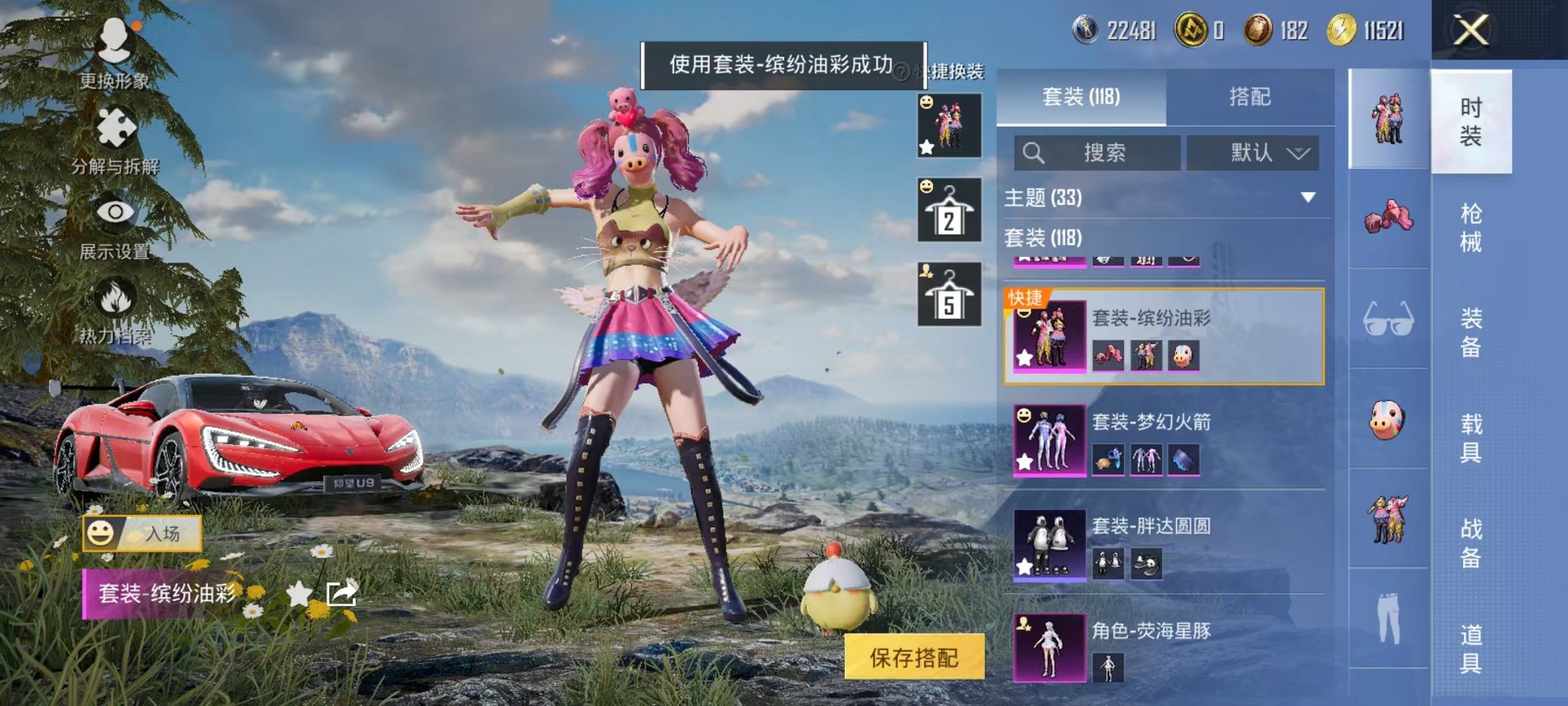Switch to the 搭配 tab
The width and height of the screenshot is (1568, 706).
1249,97
